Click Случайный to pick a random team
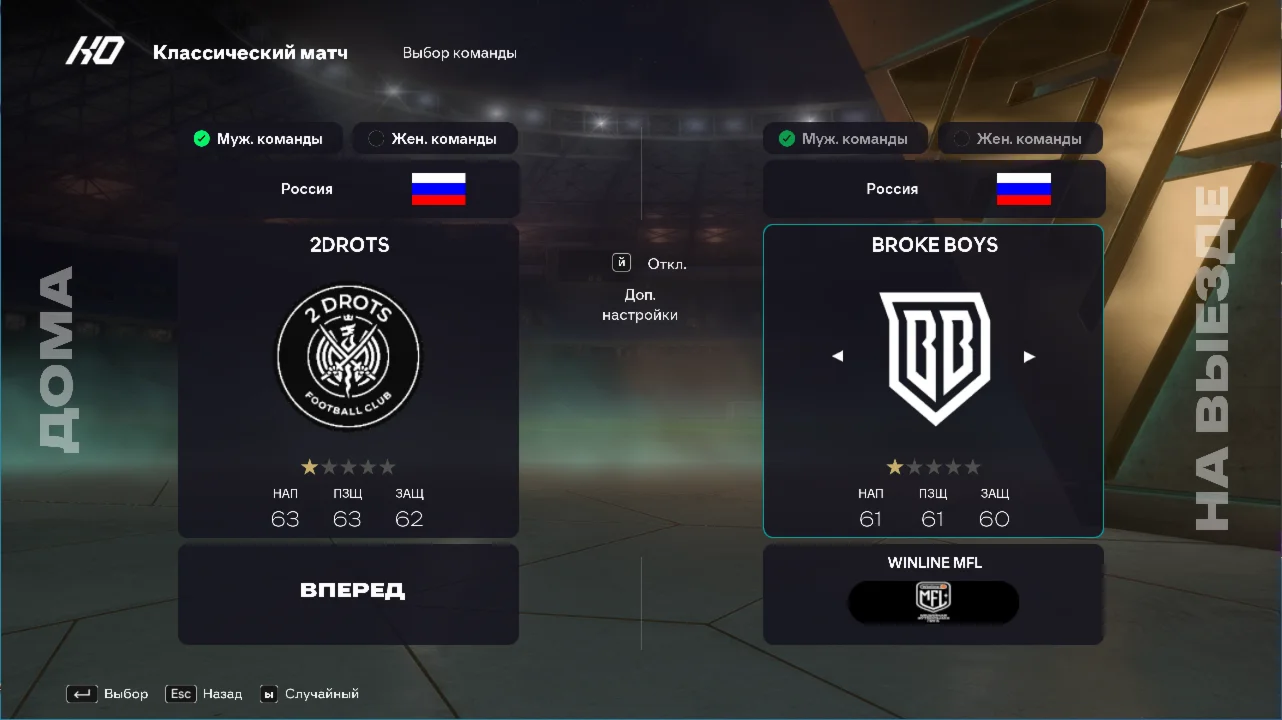Image resolution: width=1282 pixels, height=720 pixels. (x=322, y=693)
